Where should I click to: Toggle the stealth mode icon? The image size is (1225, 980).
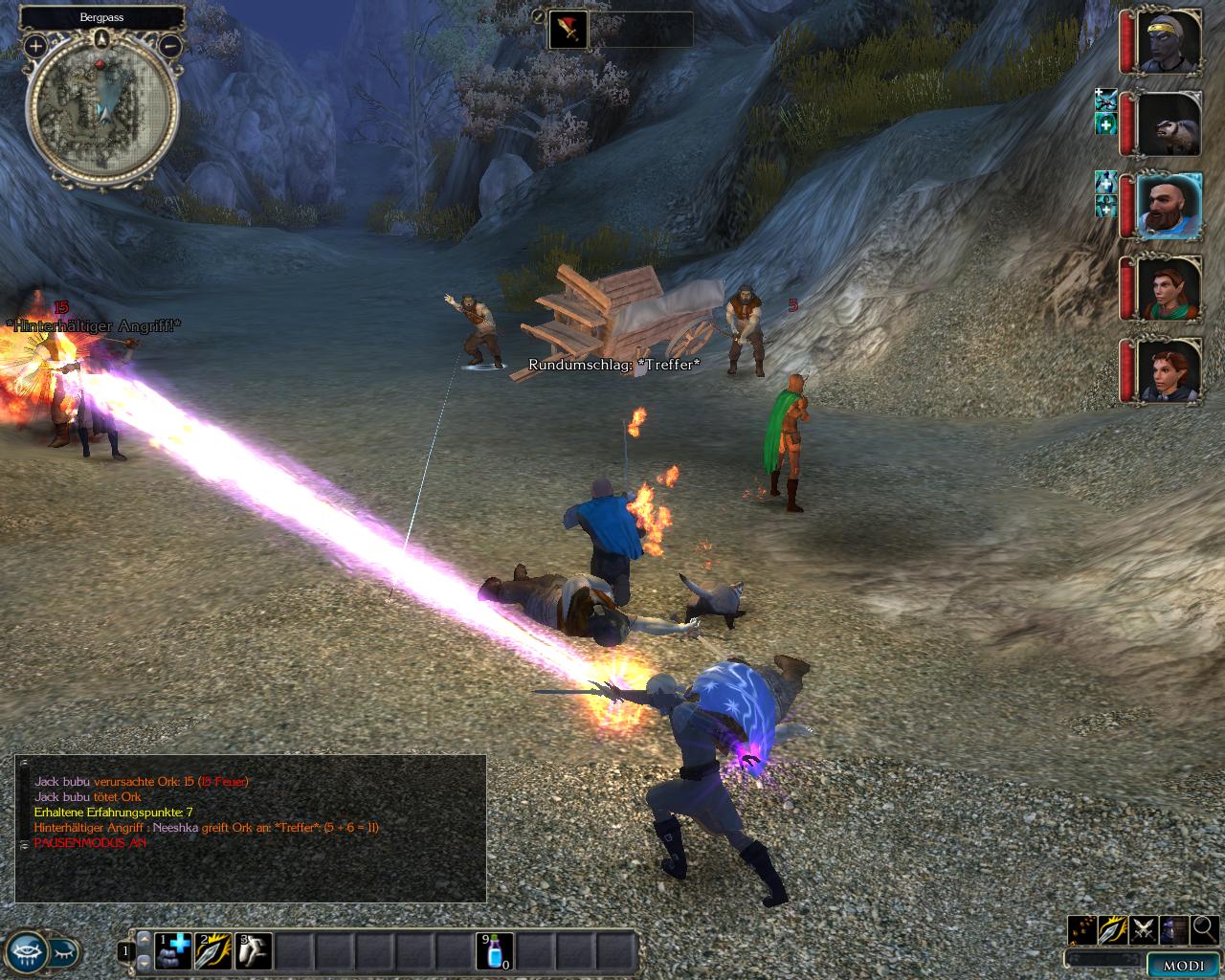point(1173,929)
